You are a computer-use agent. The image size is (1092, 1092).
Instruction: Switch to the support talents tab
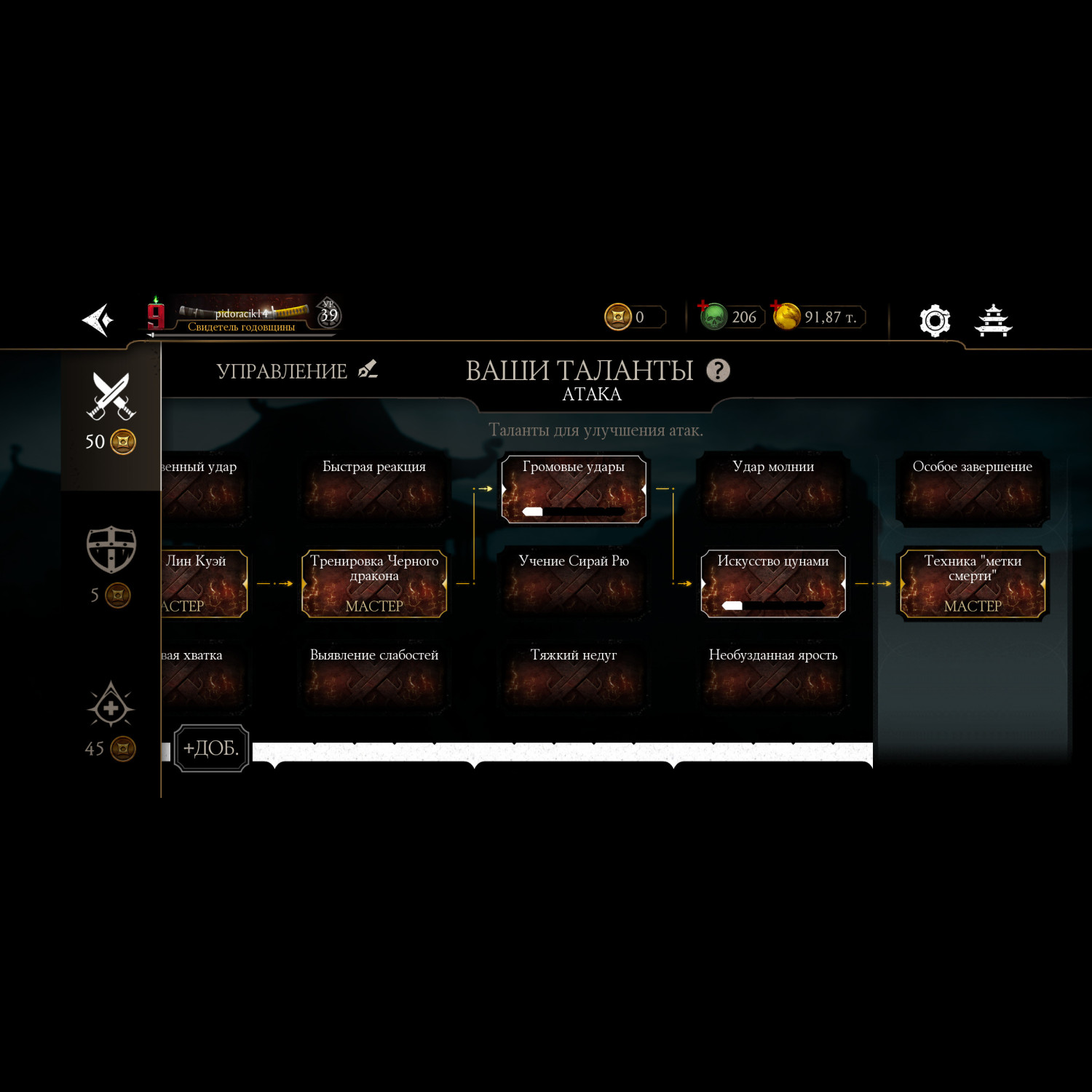[x=111, y=706]
